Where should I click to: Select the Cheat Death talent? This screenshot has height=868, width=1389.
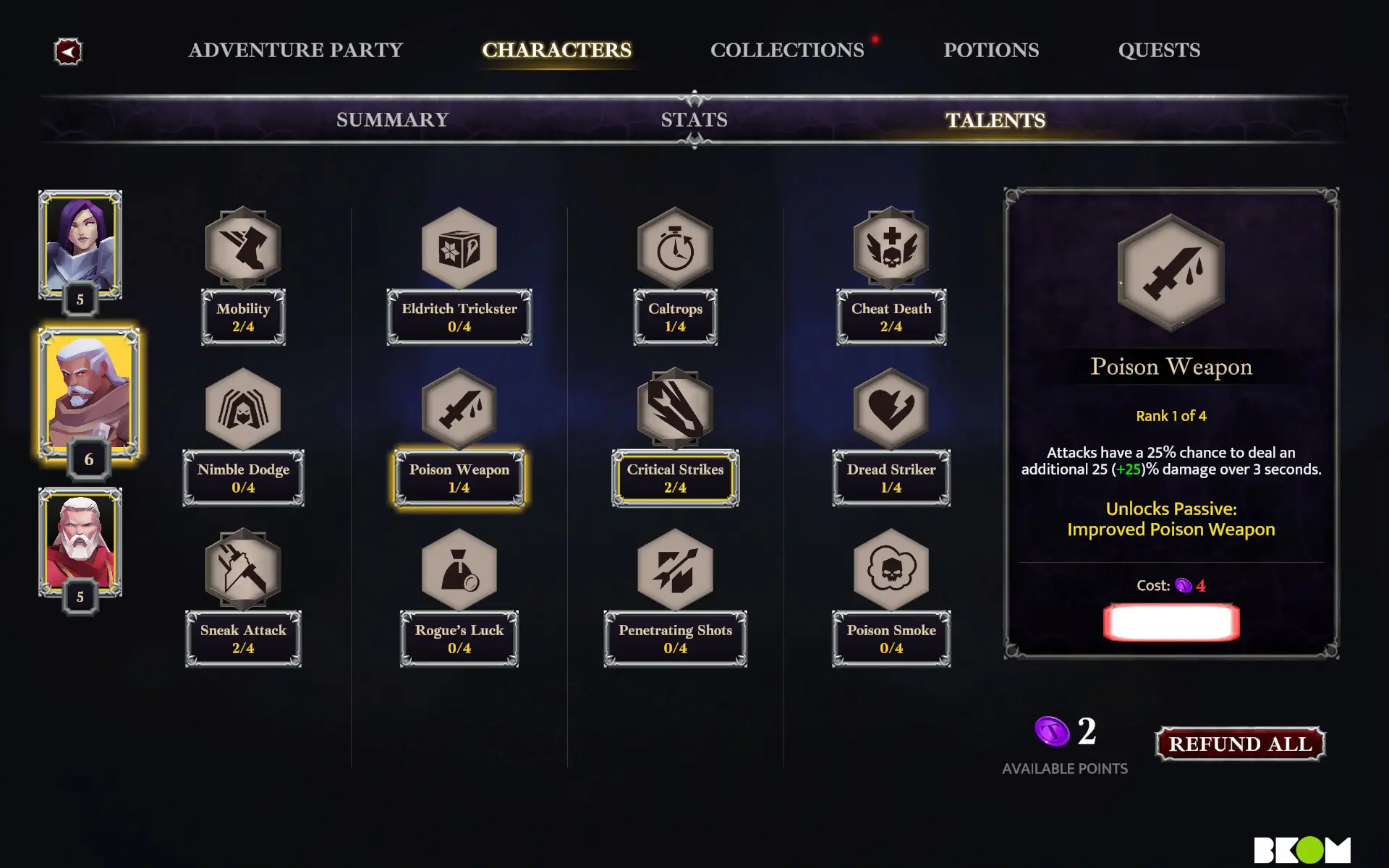(891, 248)
